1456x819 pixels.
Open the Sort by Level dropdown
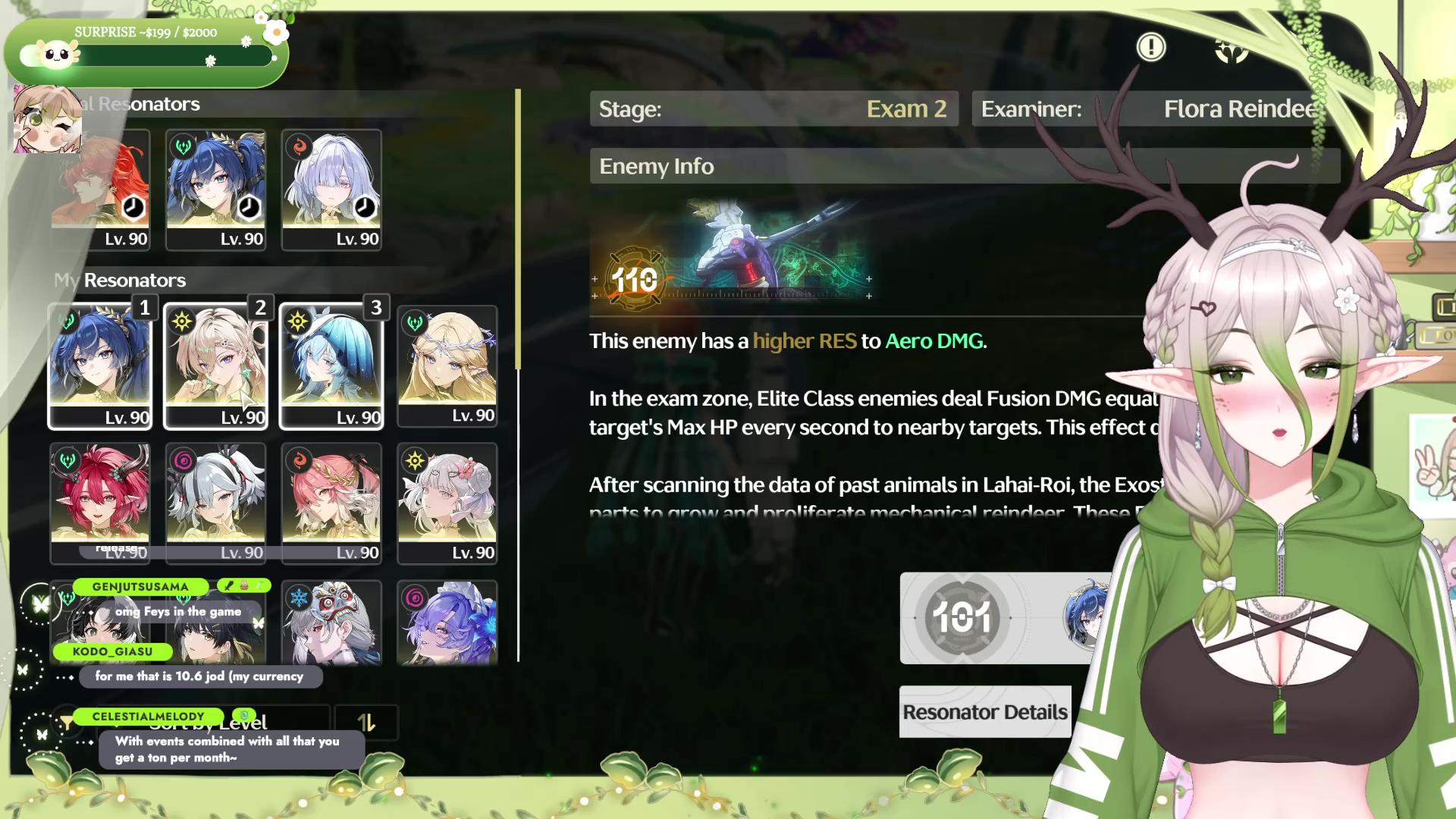point(227,722)
